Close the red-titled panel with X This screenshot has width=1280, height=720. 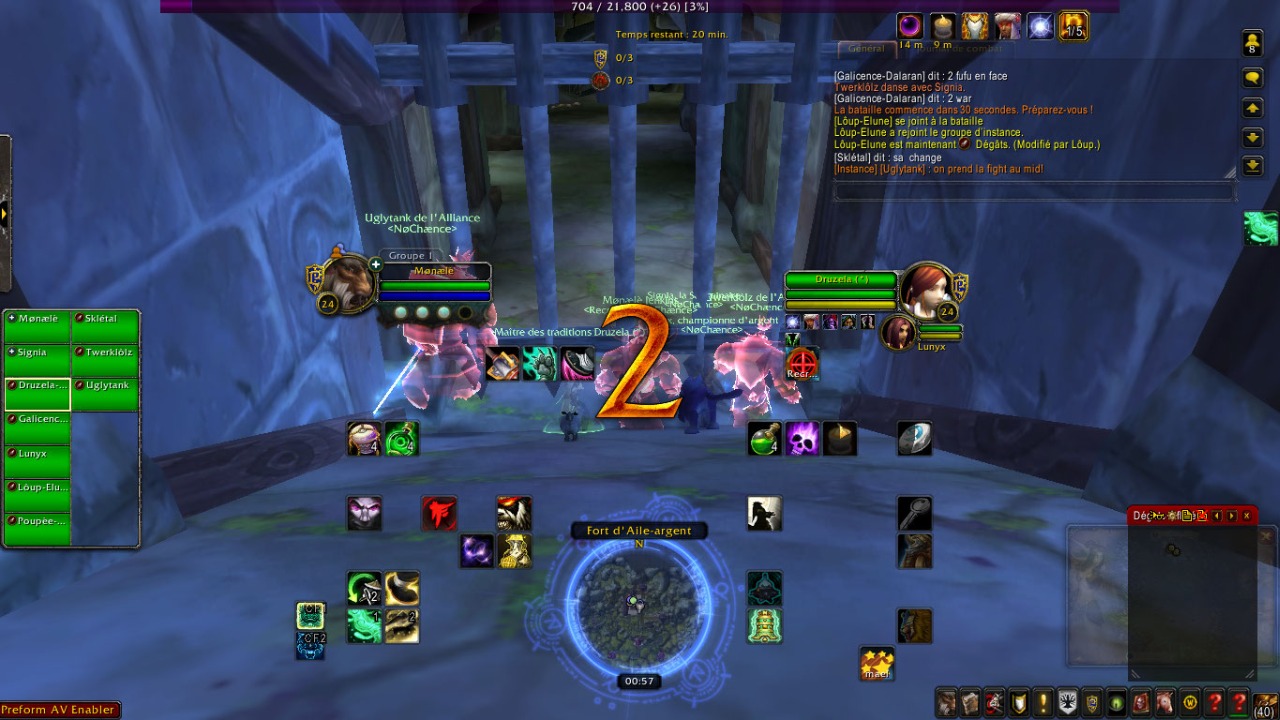pos(1246,516)
